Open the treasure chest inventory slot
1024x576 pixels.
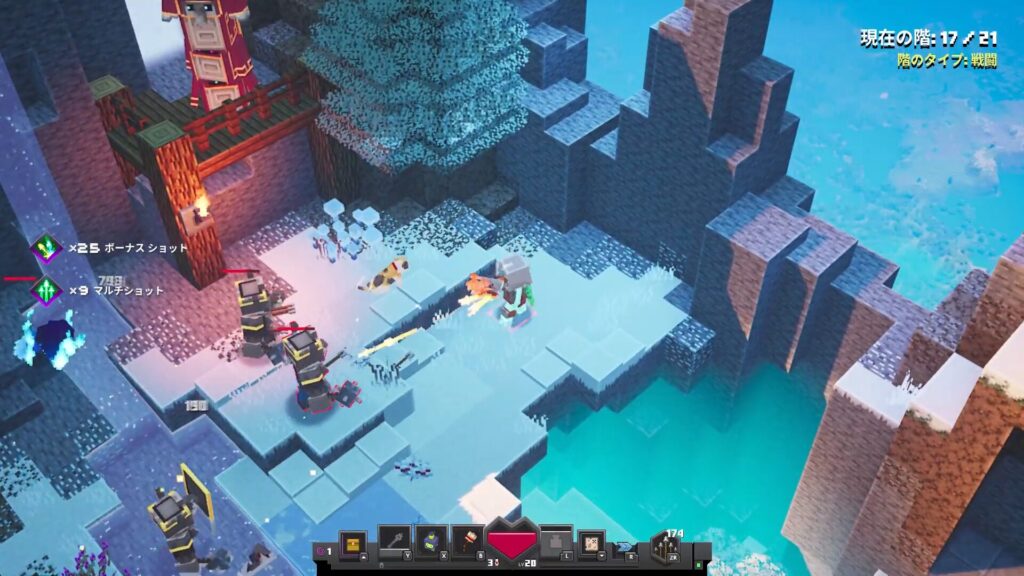[354, 543]
